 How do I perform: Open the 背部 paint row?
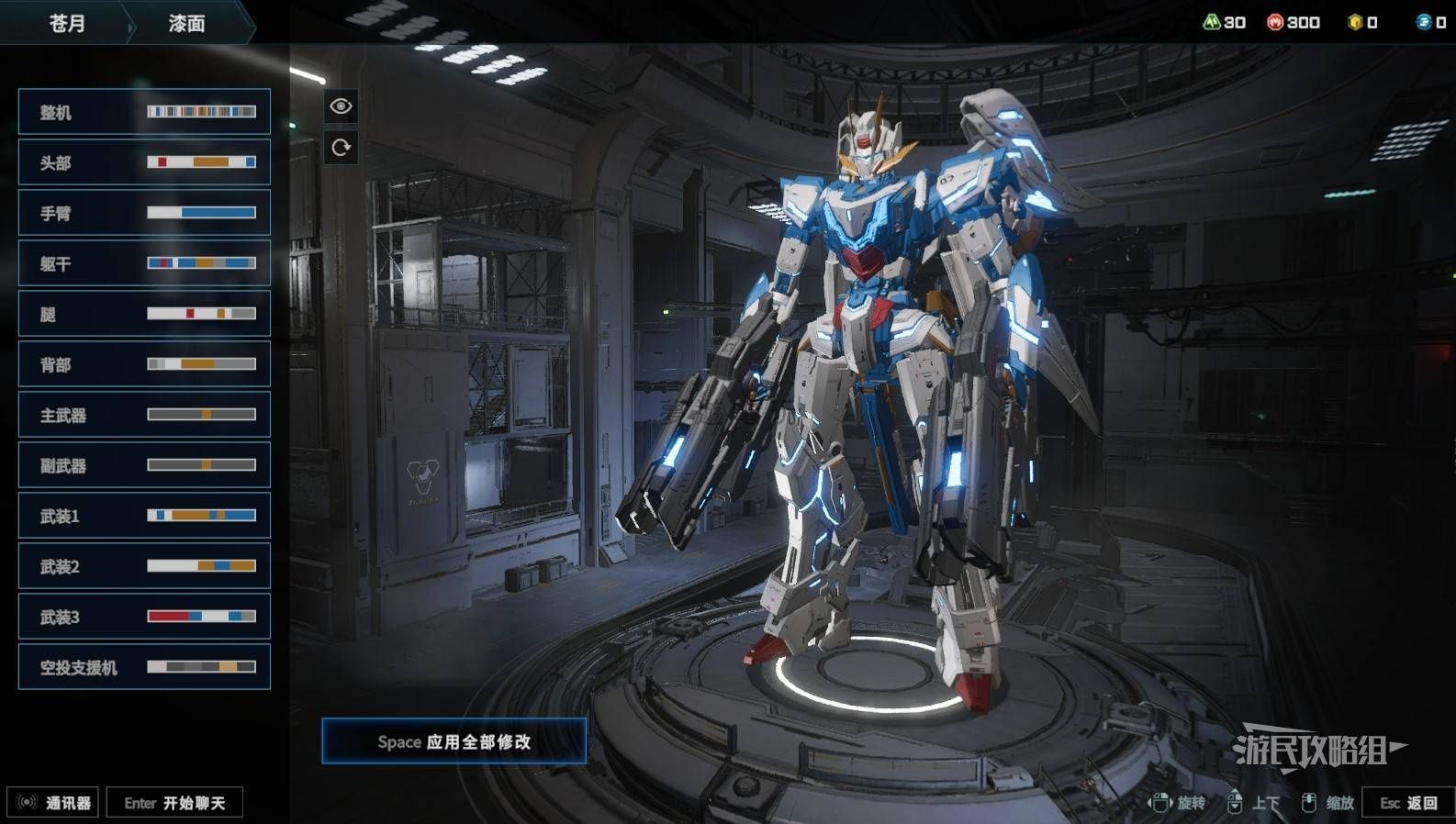(144, 364)
